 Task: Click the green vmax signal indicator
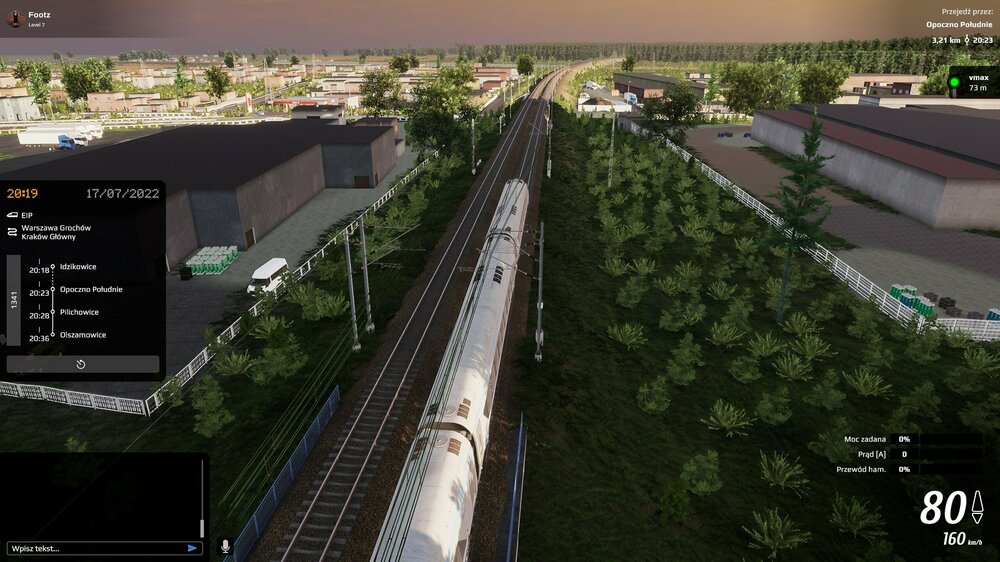tap(954, 82)
